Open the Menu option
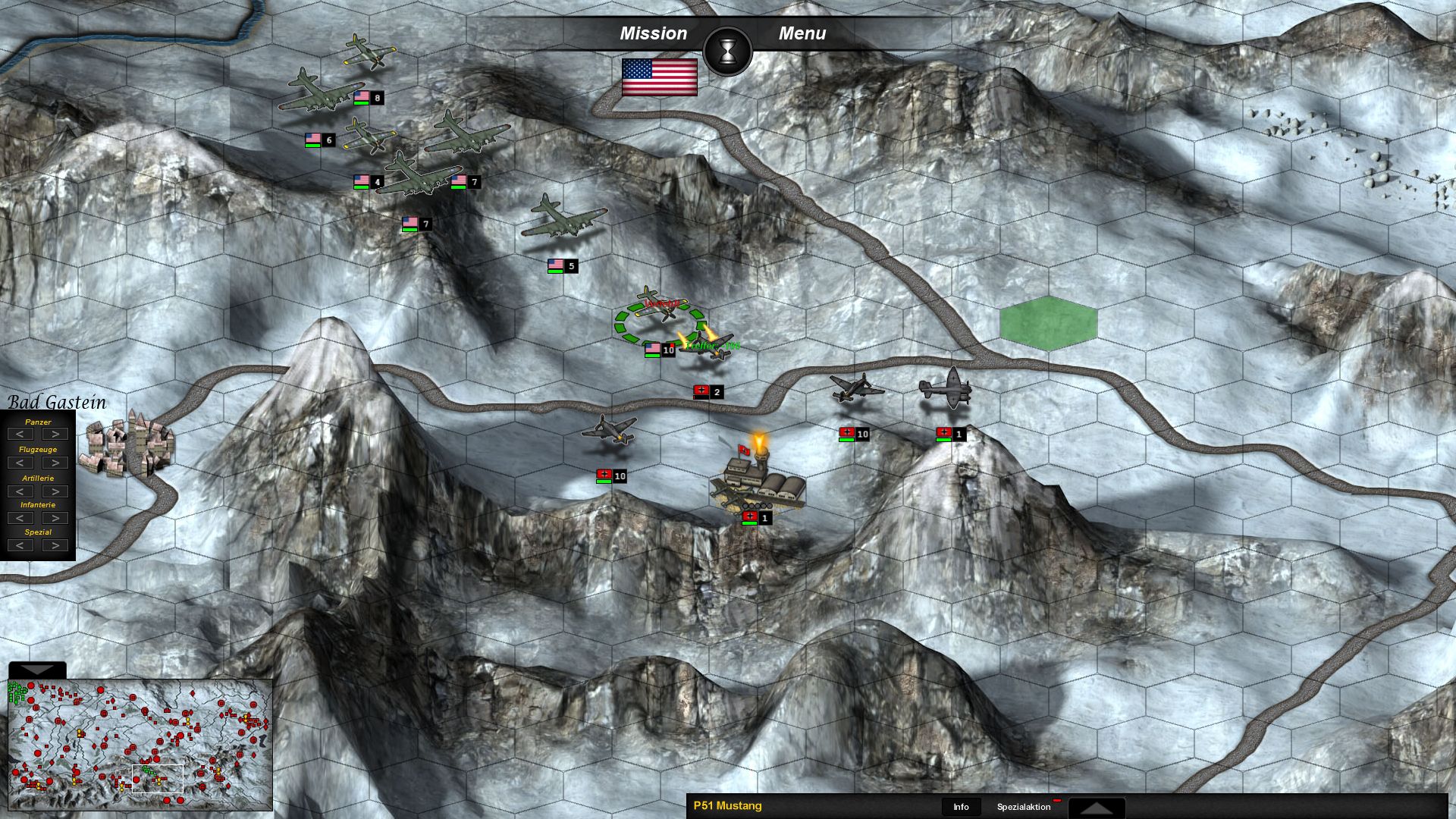Viewport: 1456px width, 819px height. click(x=802, y=33)
